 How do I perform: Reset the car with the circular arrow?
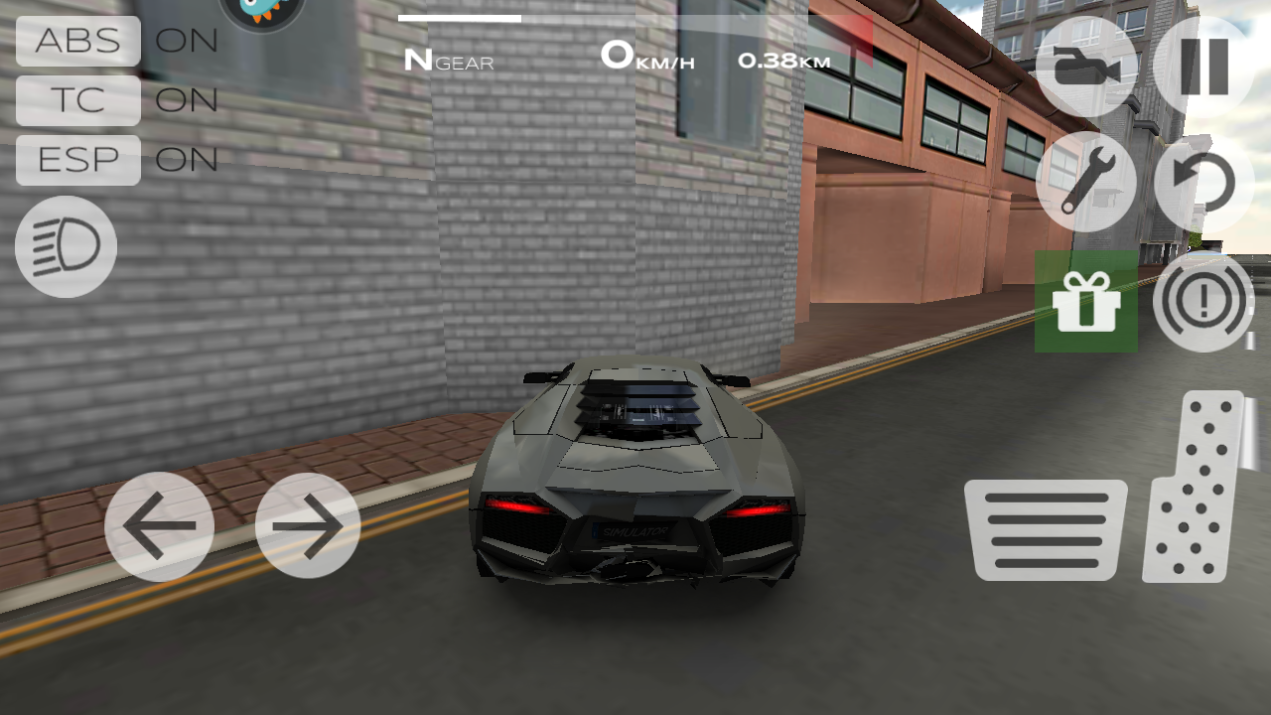[x=1203, y=182]
